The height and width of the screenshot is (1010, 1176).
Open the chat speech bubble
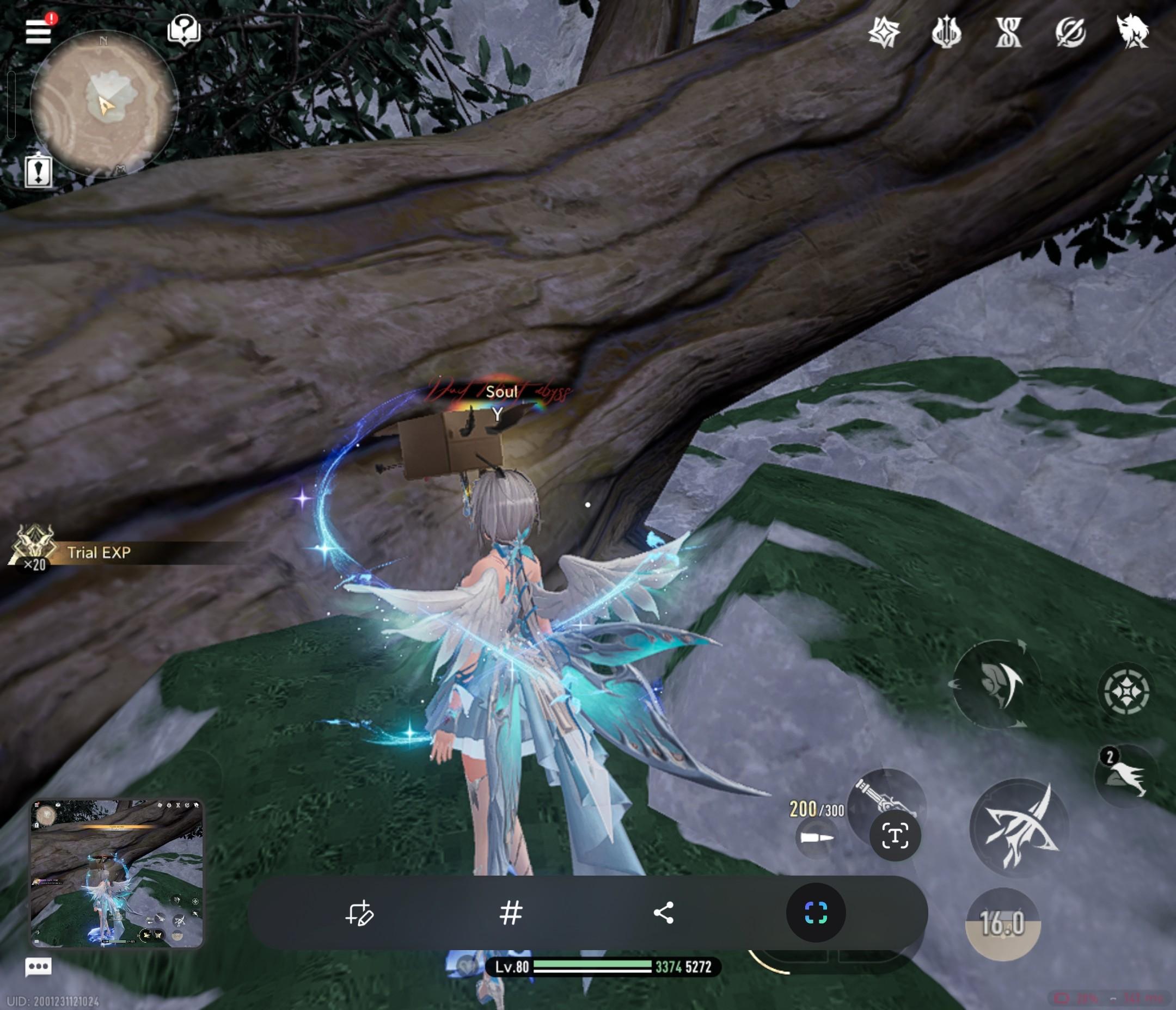[39, 966]
